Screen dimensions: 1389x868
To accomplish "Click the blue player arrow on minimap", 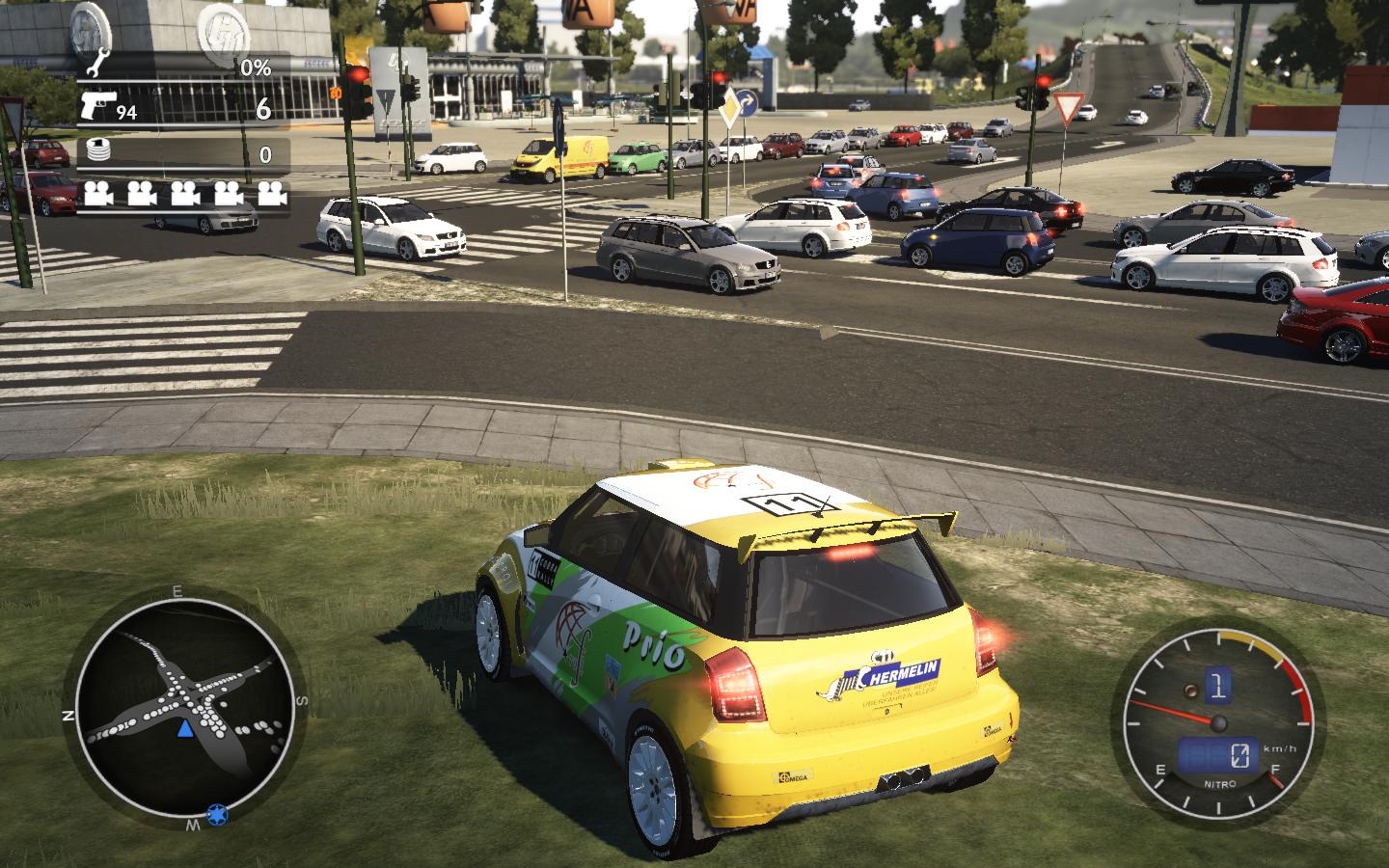I will pyautogui.click(x=185, y=728).
